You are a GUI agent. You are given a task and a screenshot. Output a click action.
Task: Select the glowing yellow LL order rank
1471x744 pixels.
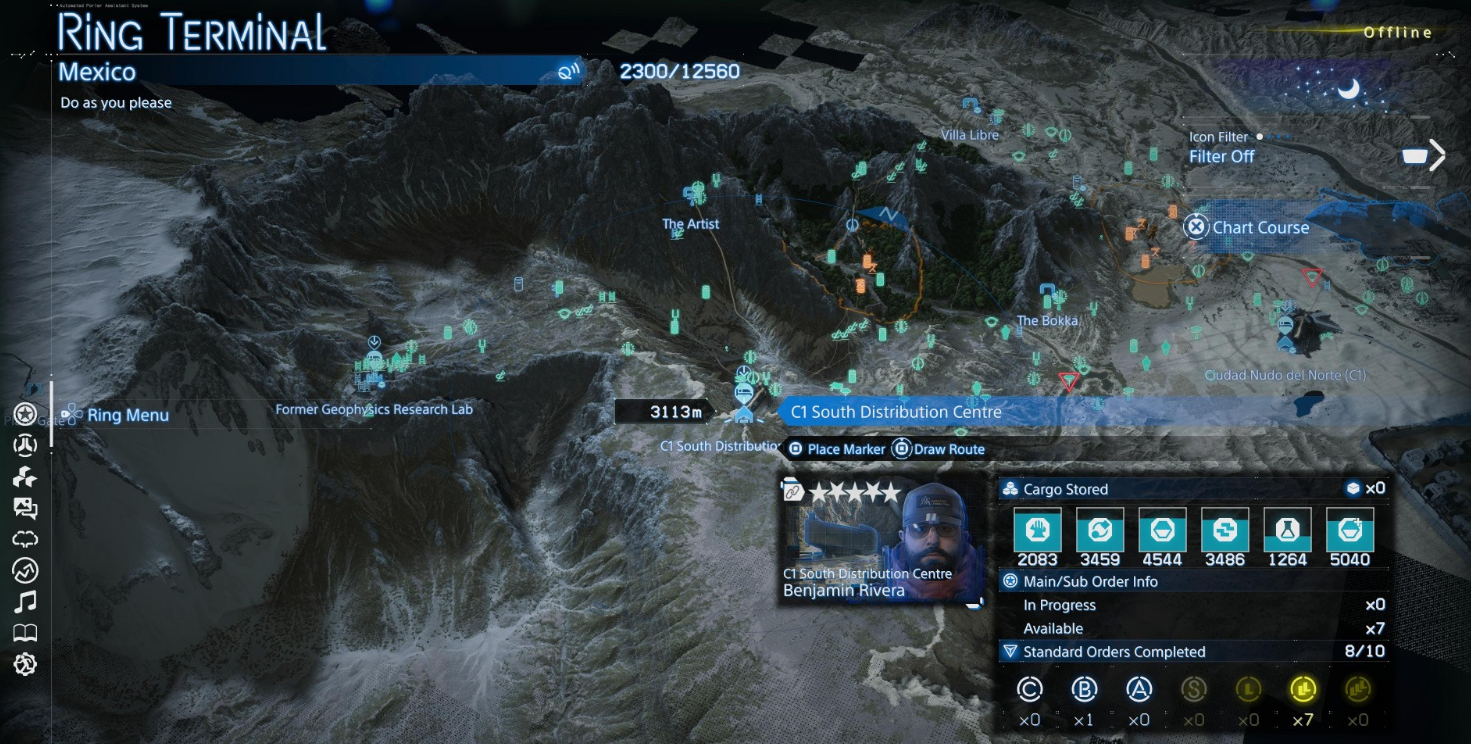(1303, 688)
